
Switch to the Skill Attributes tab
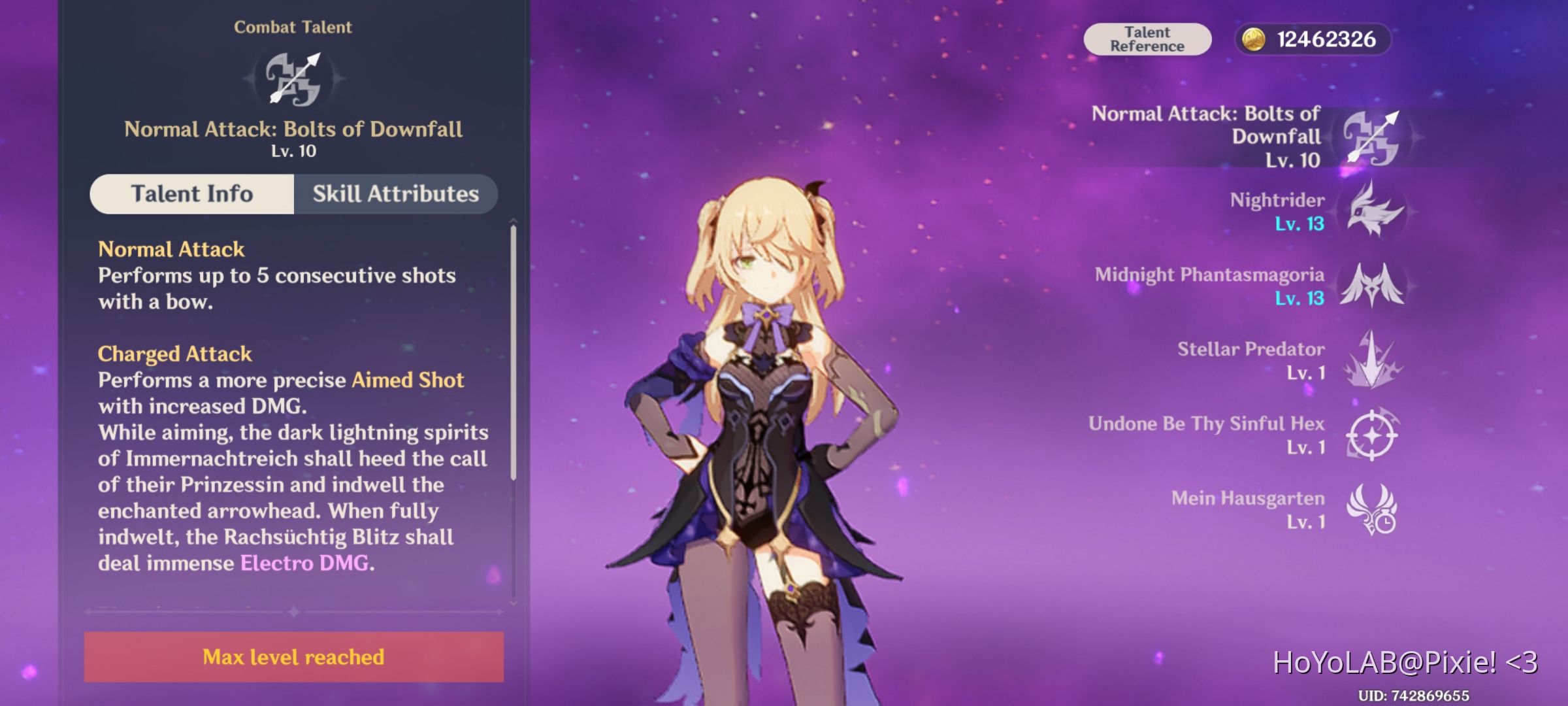click(395, 193)
